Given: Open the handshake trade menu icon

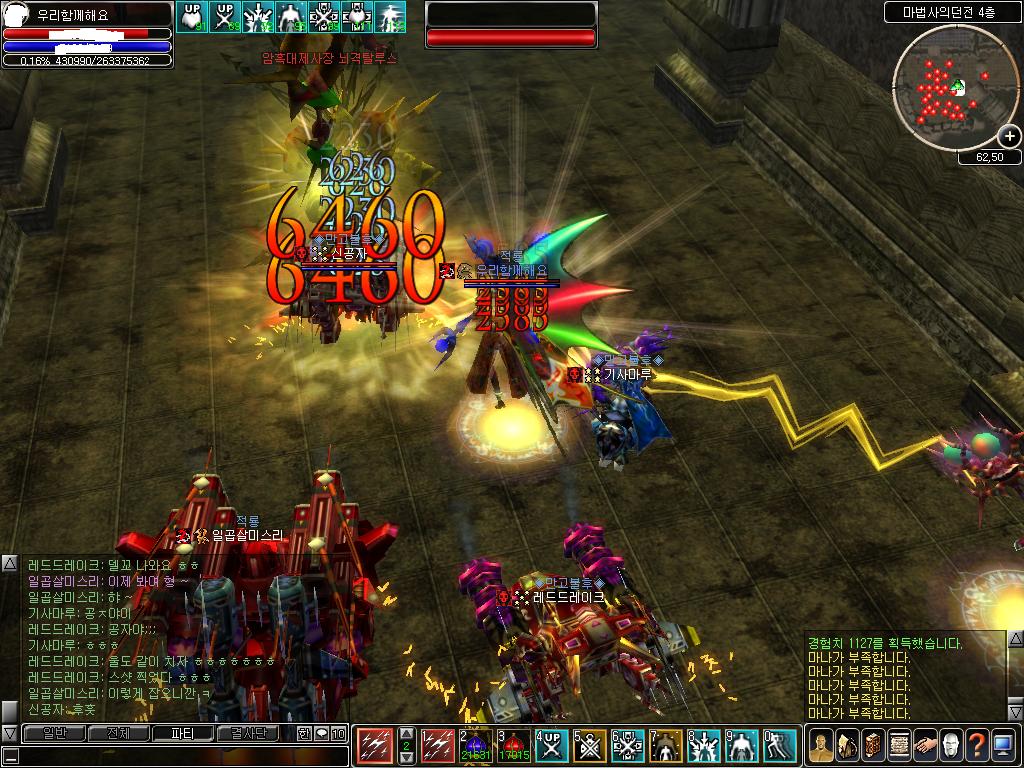Looking at the screenshot, I should coord(925,745).
